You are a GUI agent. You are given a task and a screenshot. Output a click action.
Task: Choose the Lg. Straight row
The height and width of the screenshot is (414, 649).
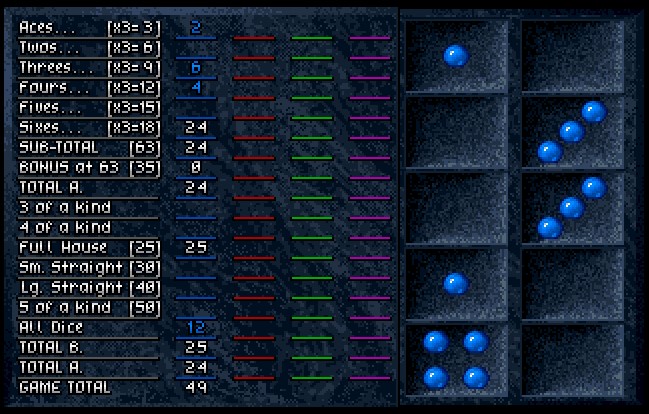coord(89,287)
